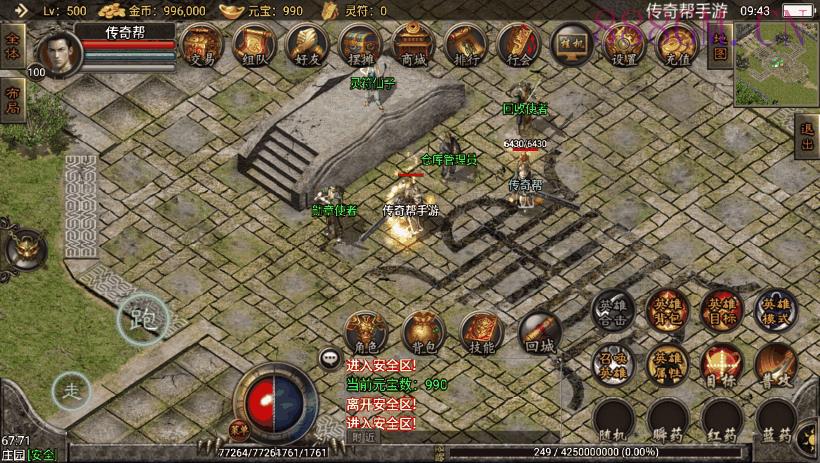Open the 角色 character sheet
This screenshot has height=463, width=820.
pos(364,334)
